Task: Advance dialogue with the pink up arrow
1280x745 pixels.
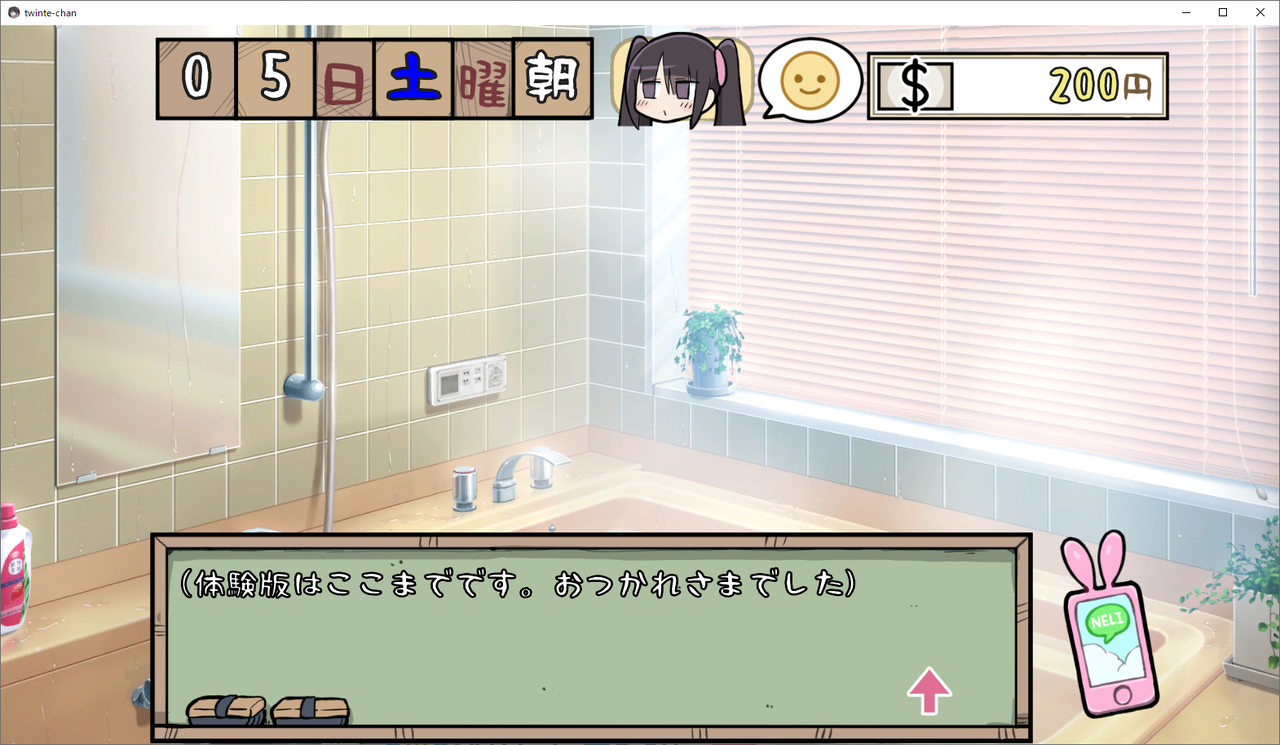Action: pos(928,693)
